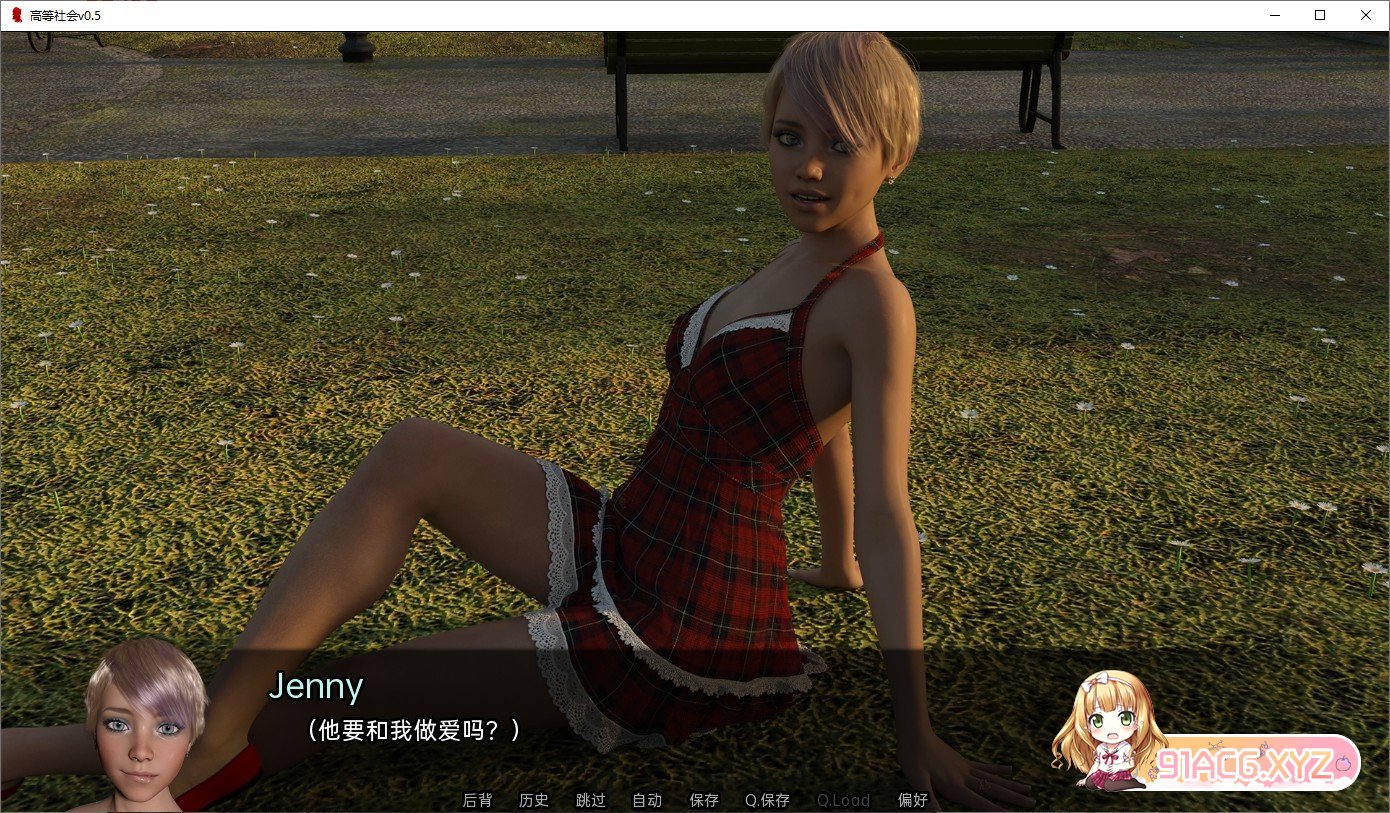Maximize the game window
Viewport: 1390px width, 813px height.
click(1320, 15)
